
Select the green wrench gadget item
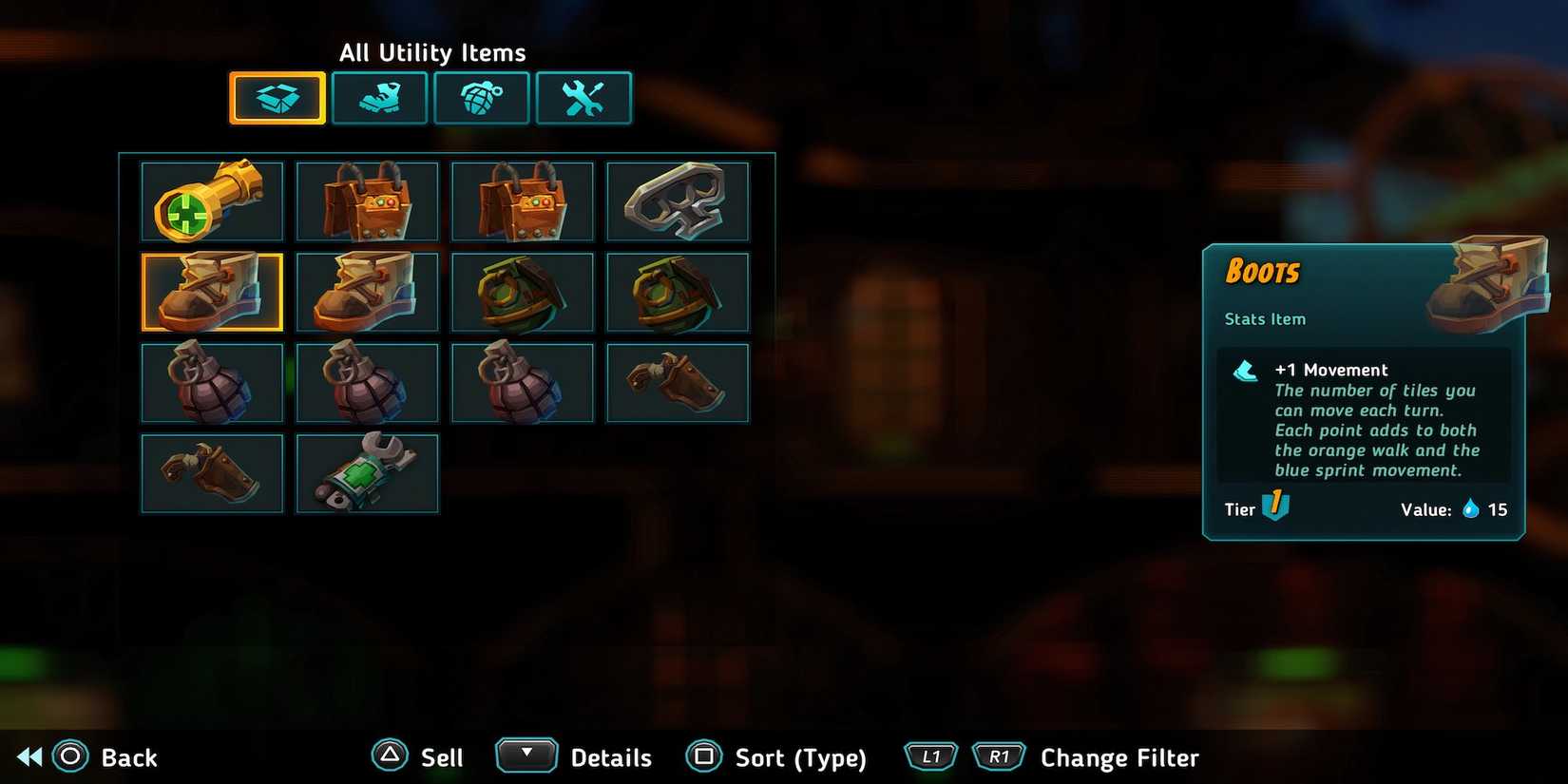click(368, 472)
